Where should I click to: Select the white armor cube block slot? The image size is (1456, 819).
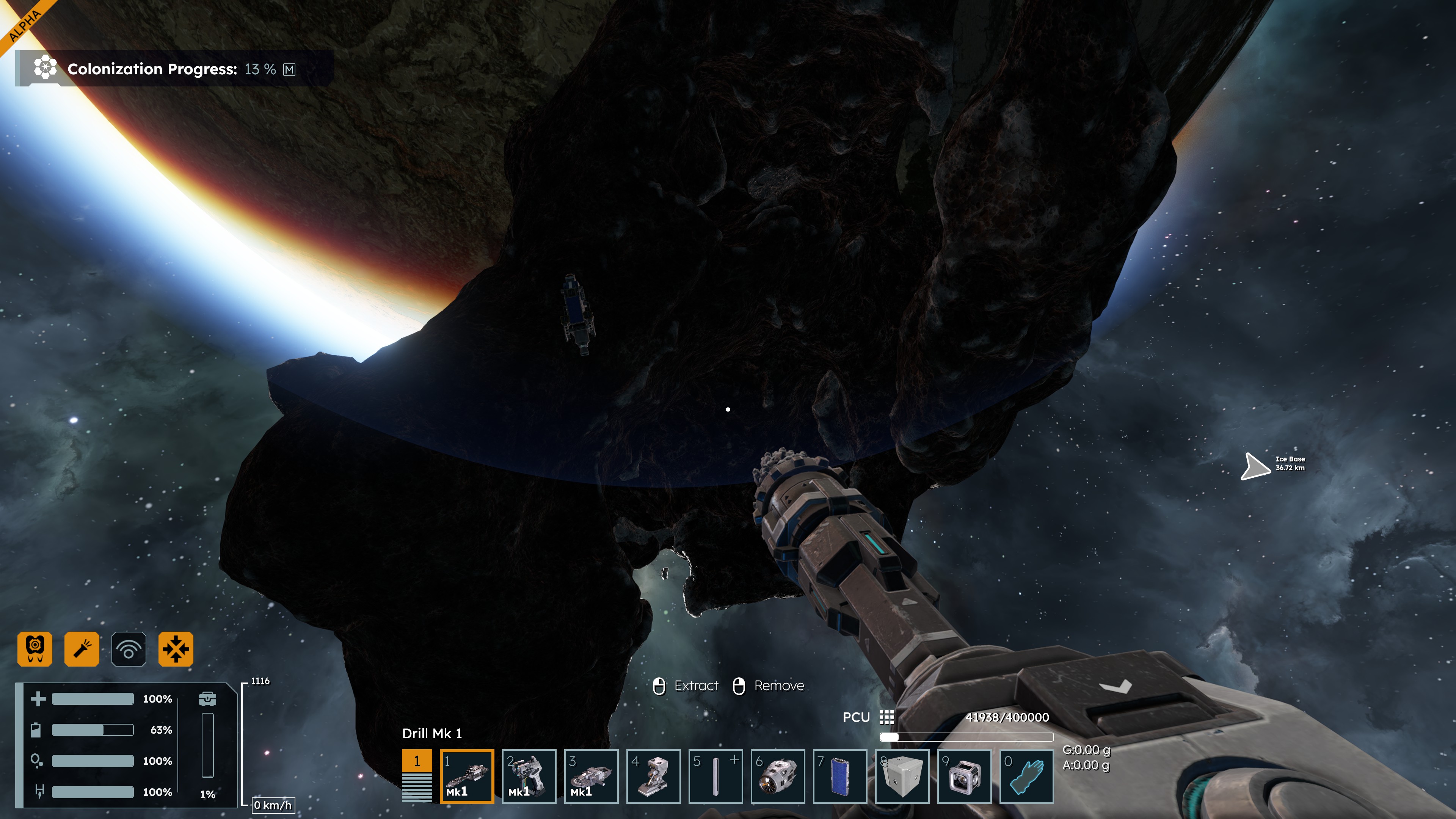tap(902, 775)
